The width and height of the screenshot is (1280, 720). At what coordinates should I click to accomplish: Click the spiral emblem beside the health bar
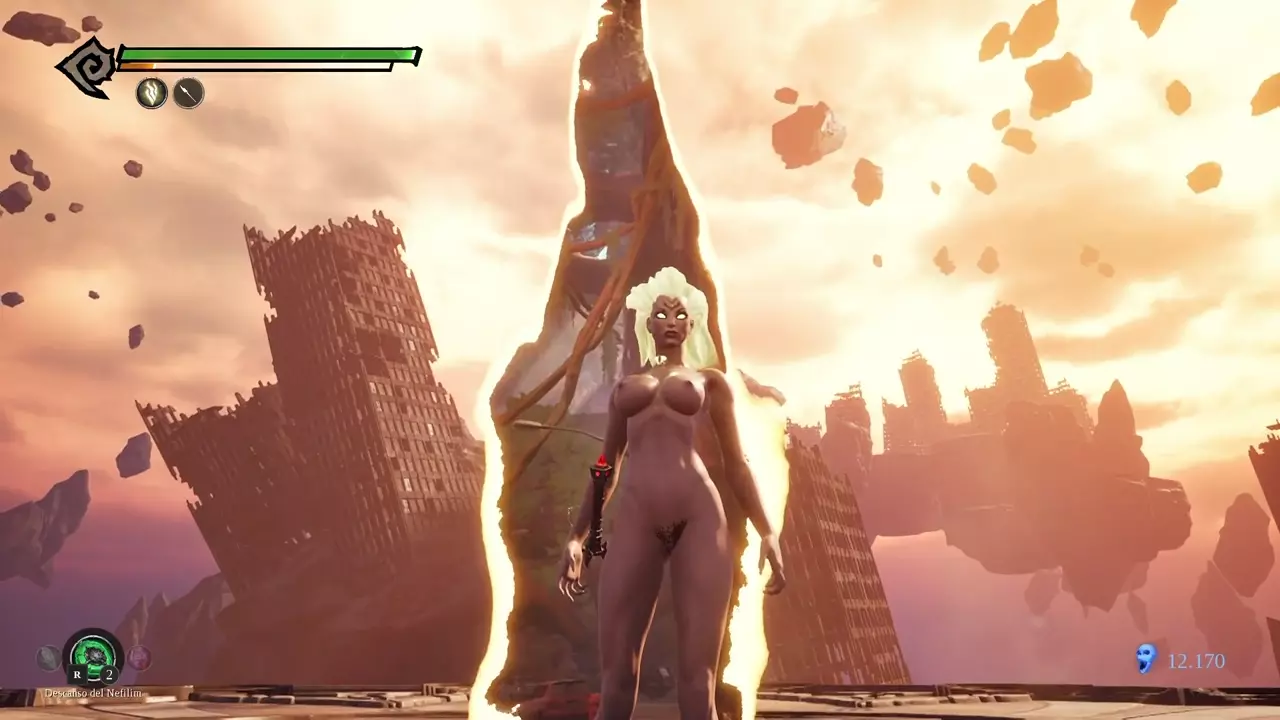click(x=87, y=67)
